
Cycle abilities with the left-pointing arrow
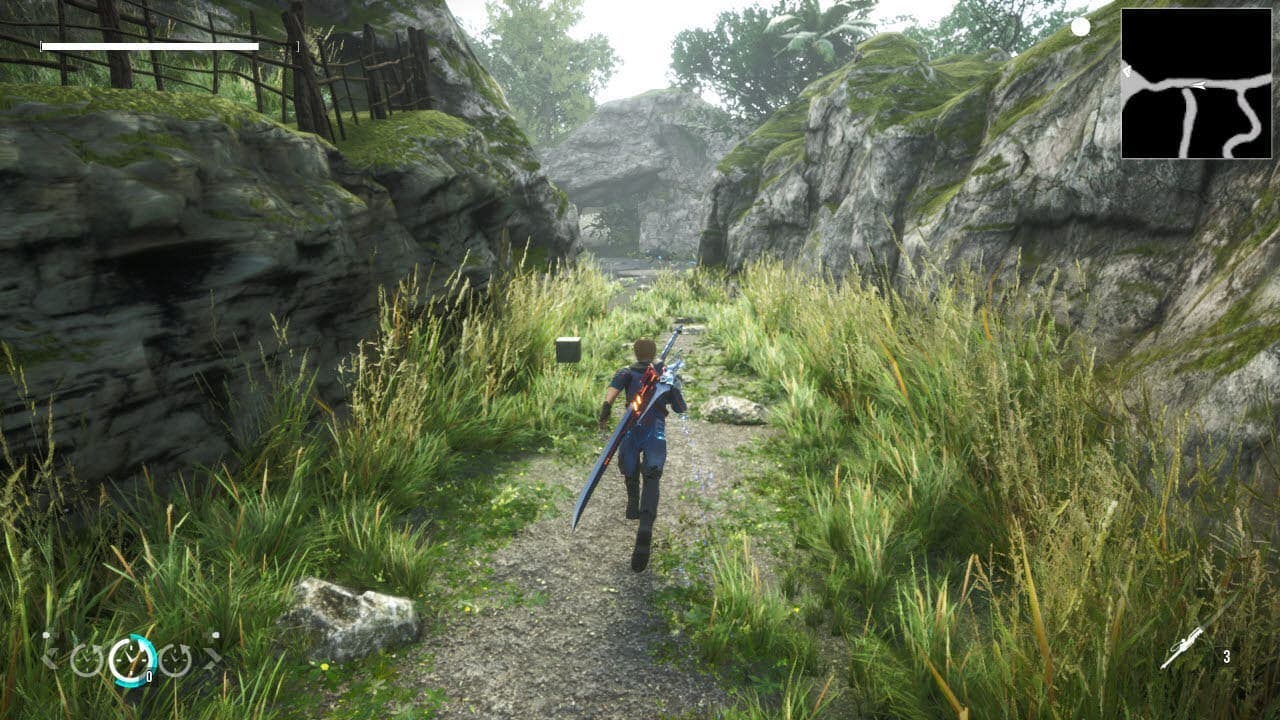click(49, 658)
